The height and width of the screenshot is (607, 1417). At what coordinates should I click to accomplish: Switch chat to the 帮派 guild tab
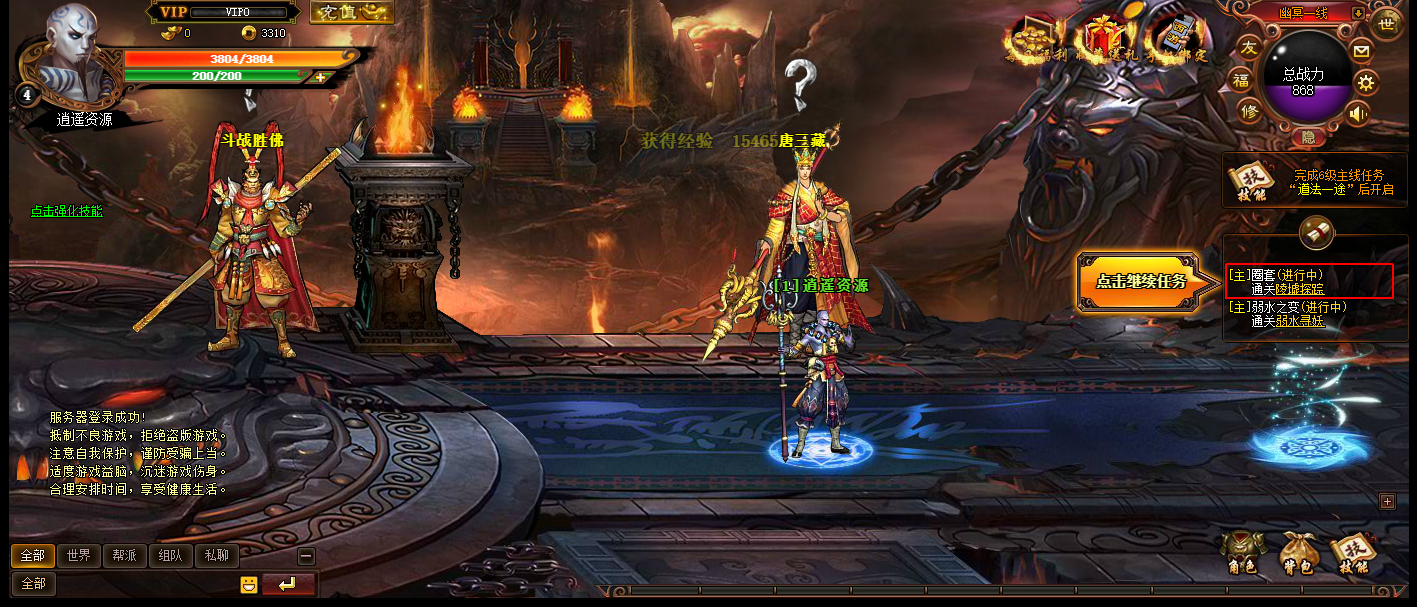coord(124,556)
